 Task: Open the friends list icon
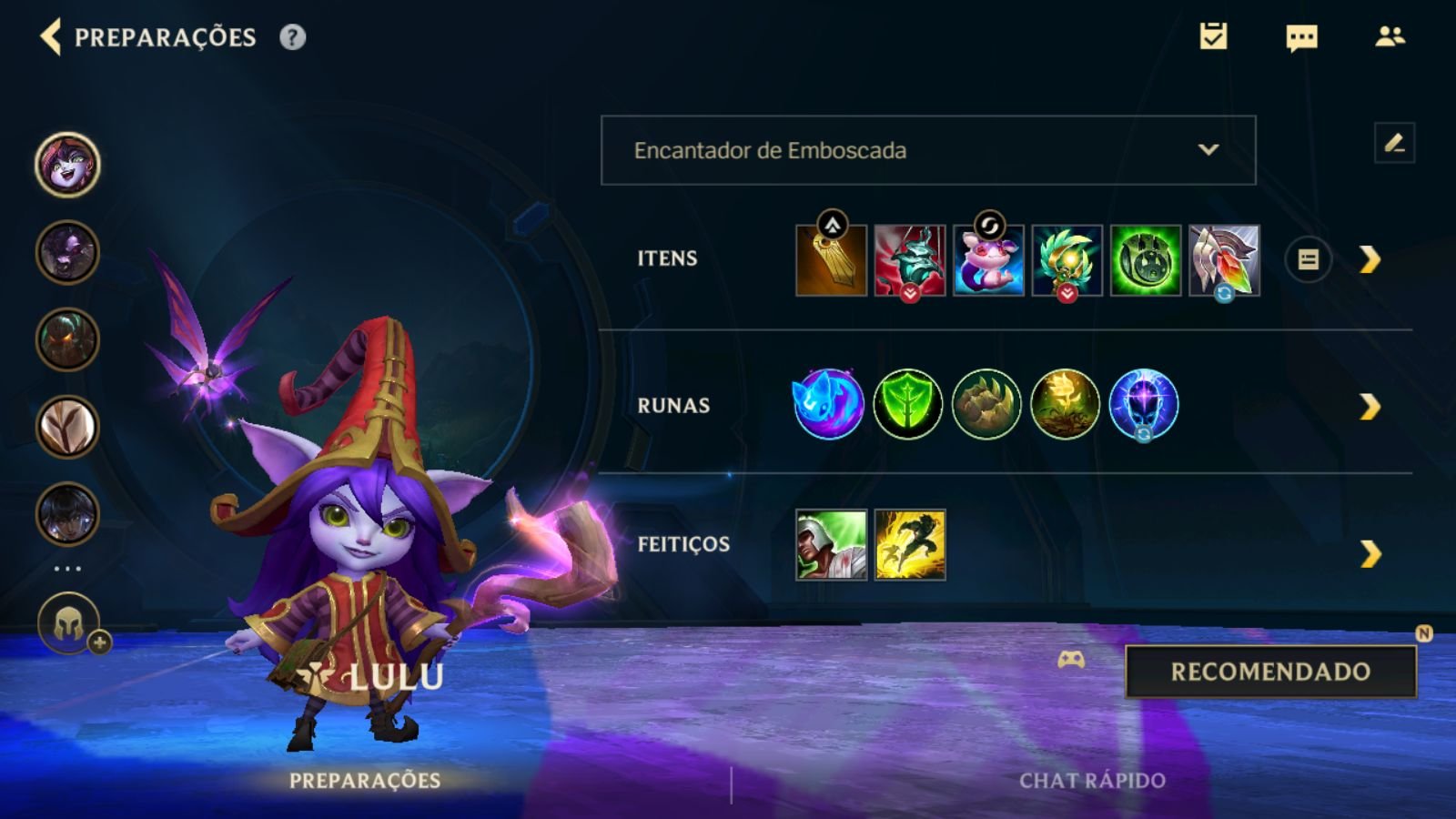pos(1390,36)
